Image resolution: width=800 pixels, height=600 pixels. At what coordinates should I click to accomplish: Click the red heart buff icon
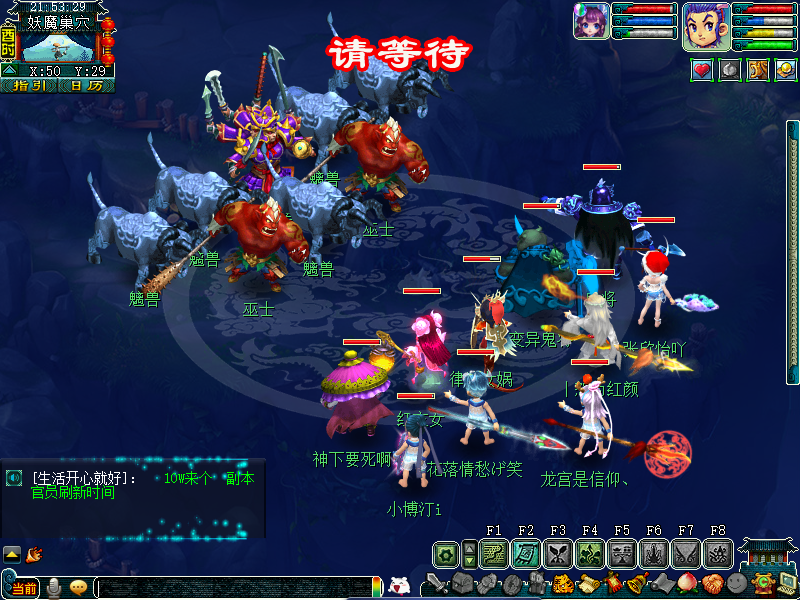click(703, 70)
